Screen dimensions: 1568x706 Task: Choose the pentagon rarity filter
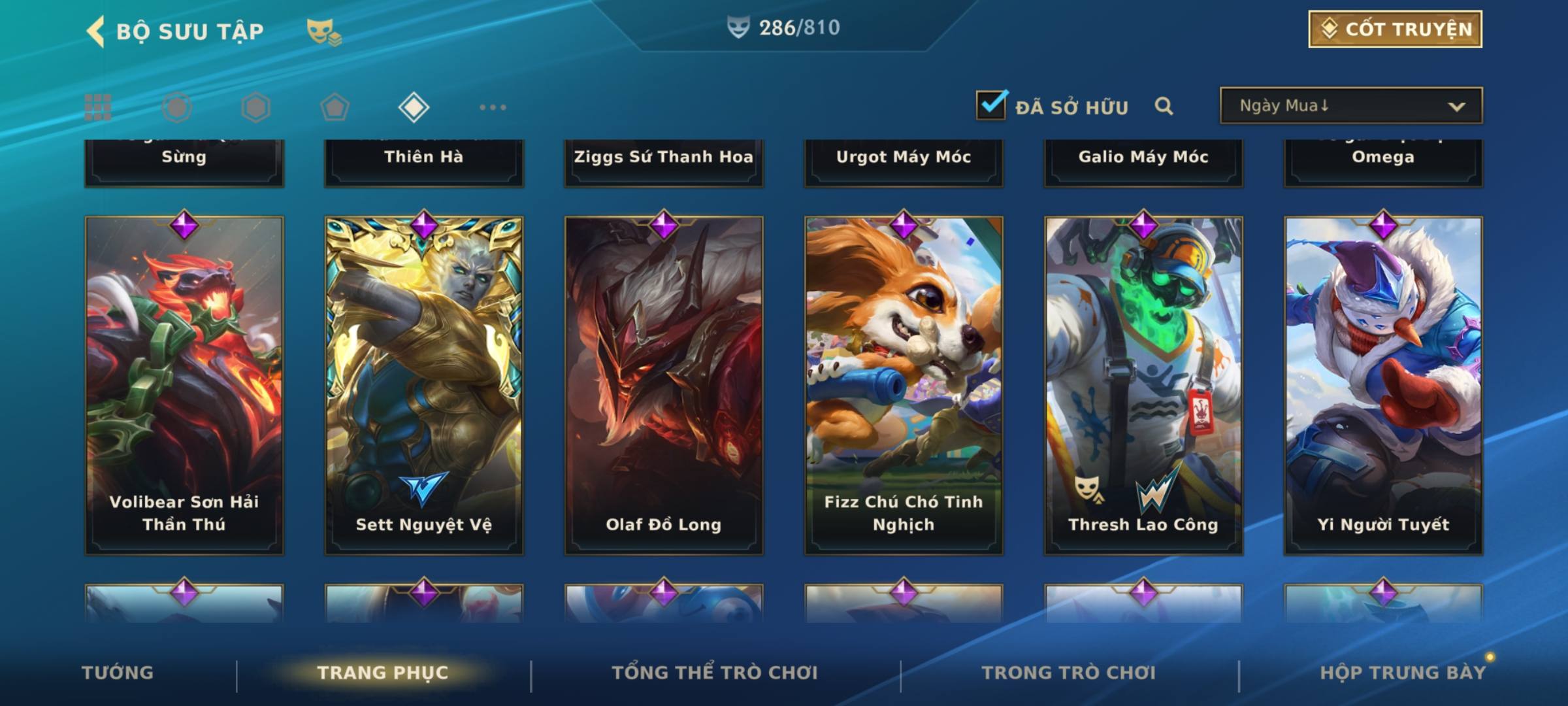click(x=335, y=107)
